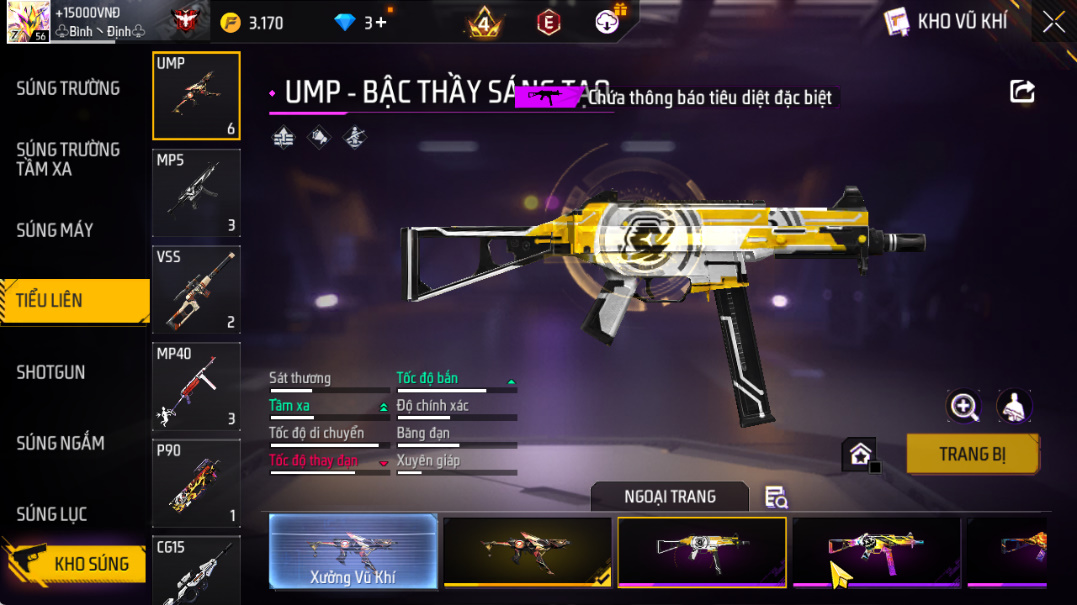Select the SHOTGUN category
The image size is (1077, 605).
pos(51,372)
